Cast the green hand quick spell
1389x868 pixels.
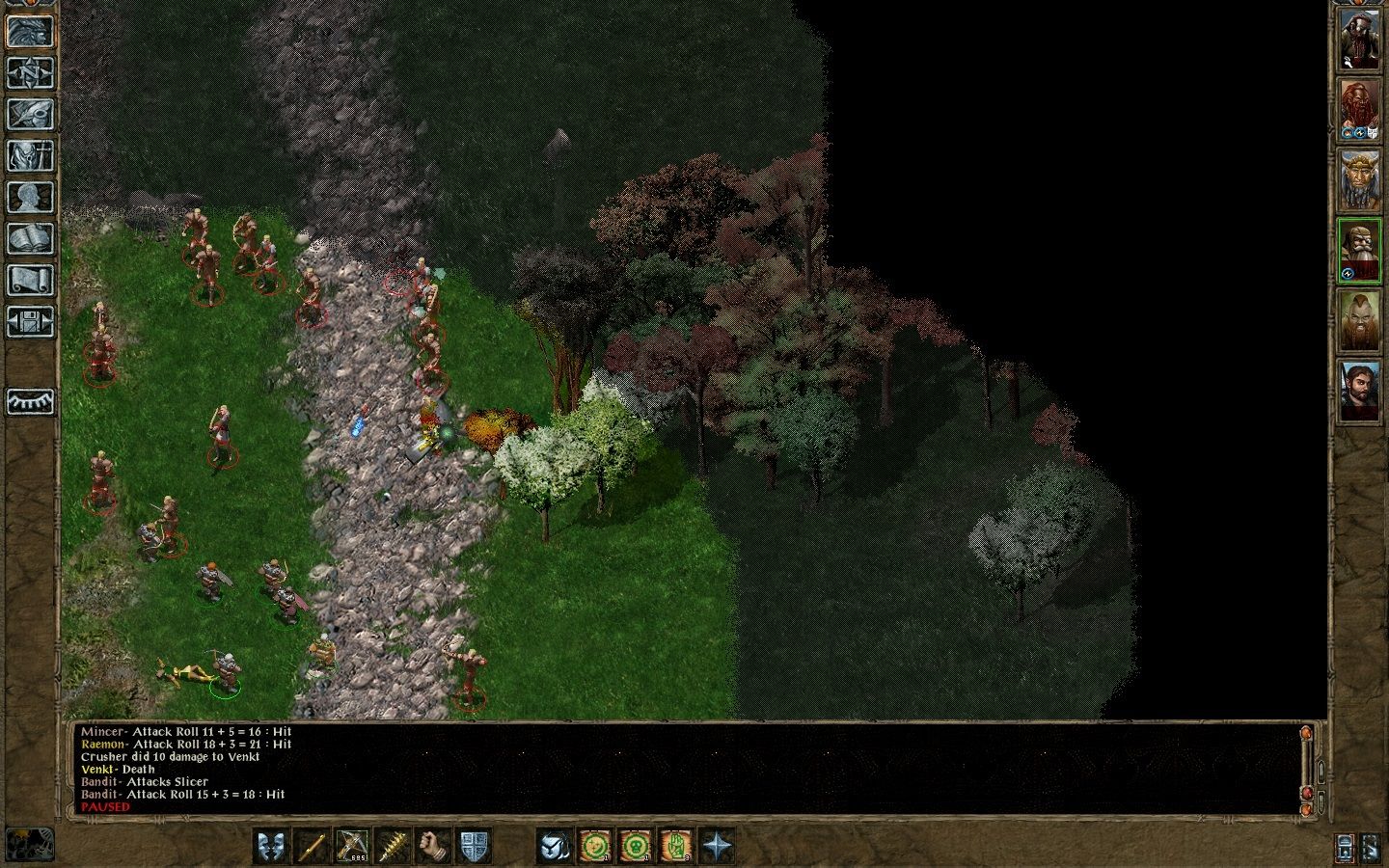[x=676, y=846]
